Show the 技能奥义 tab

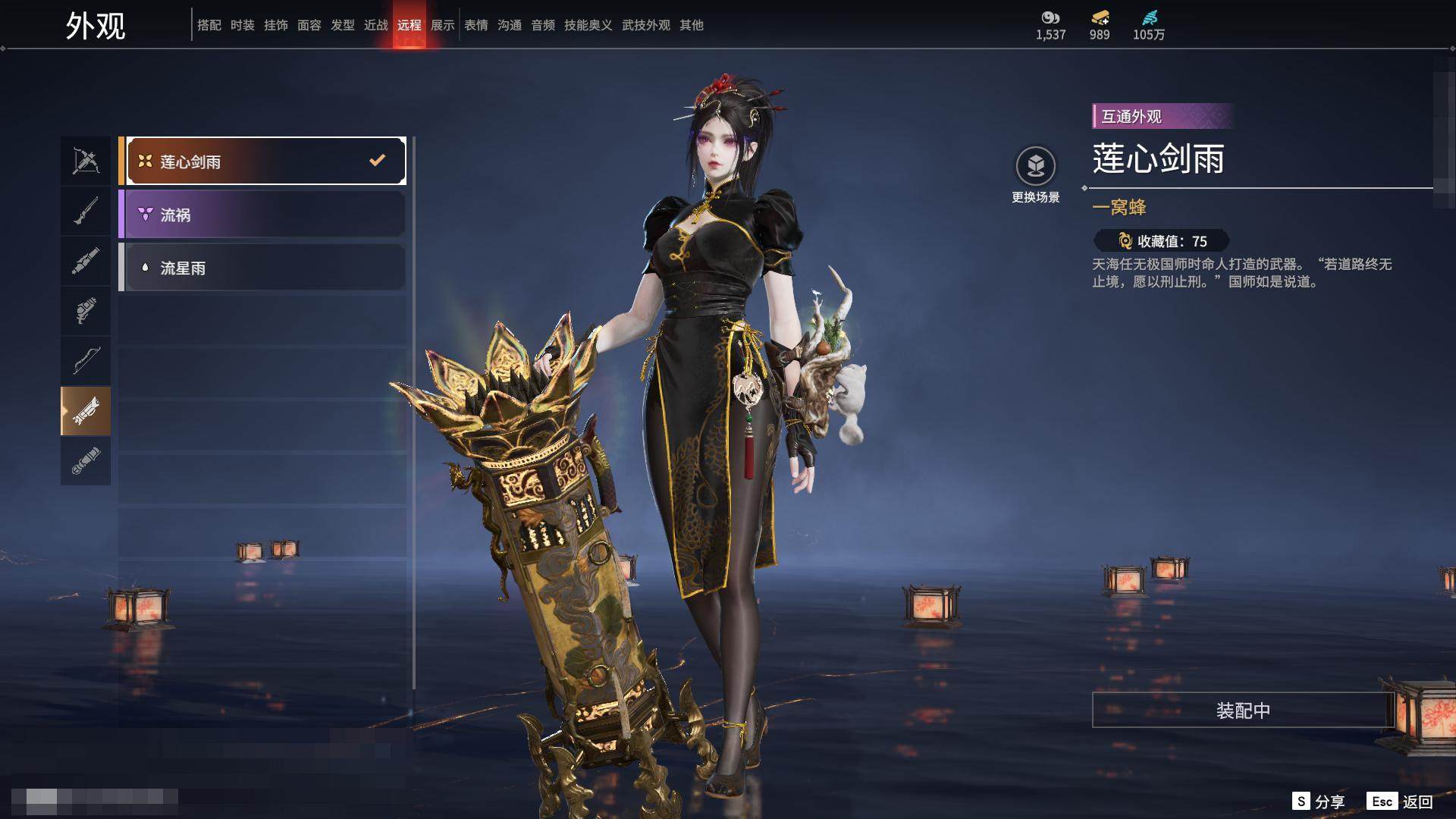tap(588, 25)
